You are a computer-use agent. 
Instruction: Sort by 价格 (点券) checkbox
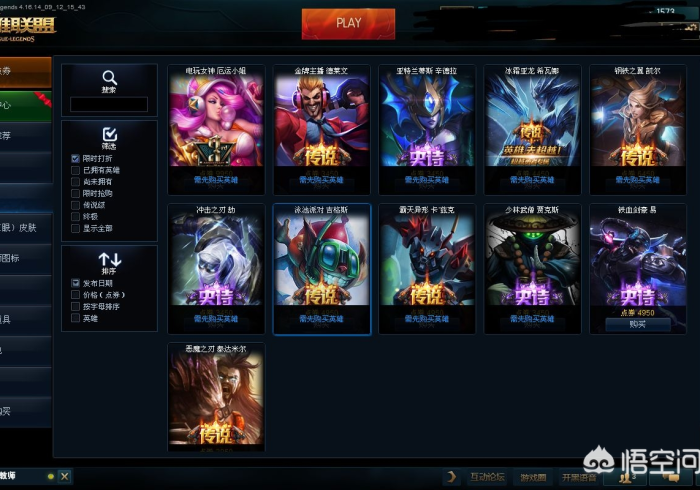click(76, 296)
